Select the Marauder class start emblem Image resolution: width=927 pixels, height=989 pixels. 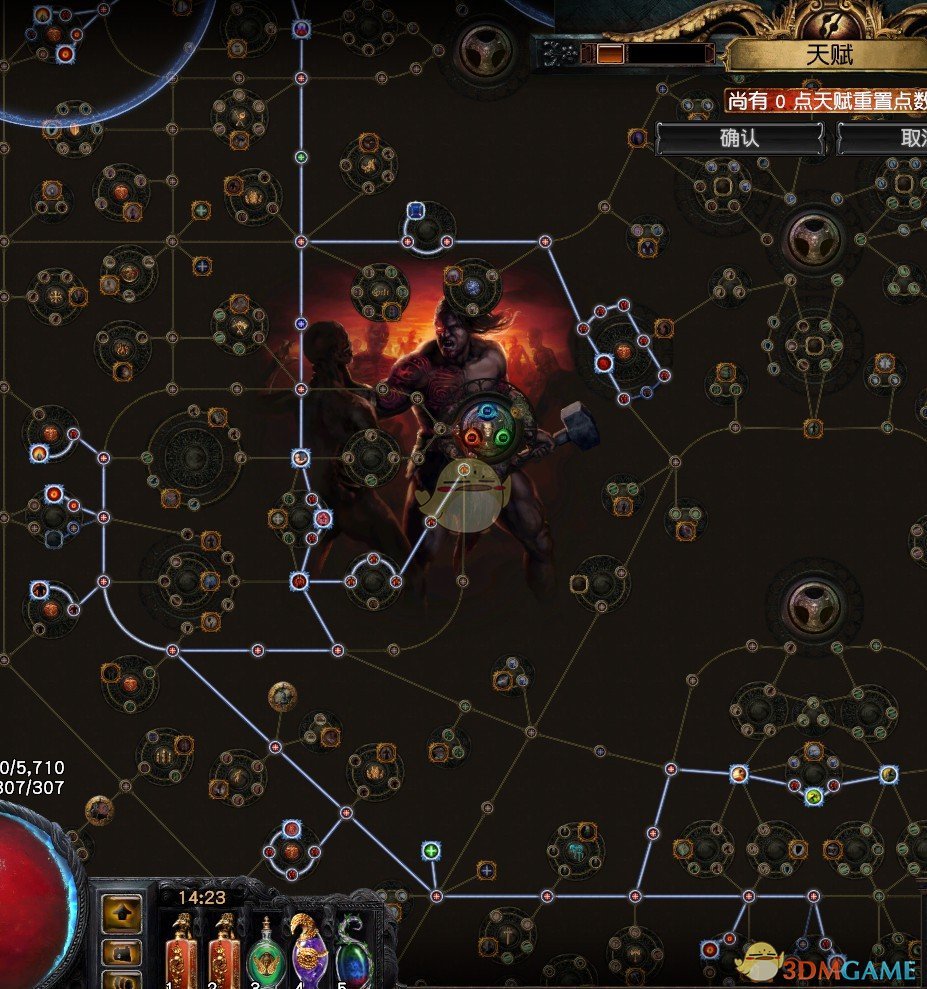point(485,425)
